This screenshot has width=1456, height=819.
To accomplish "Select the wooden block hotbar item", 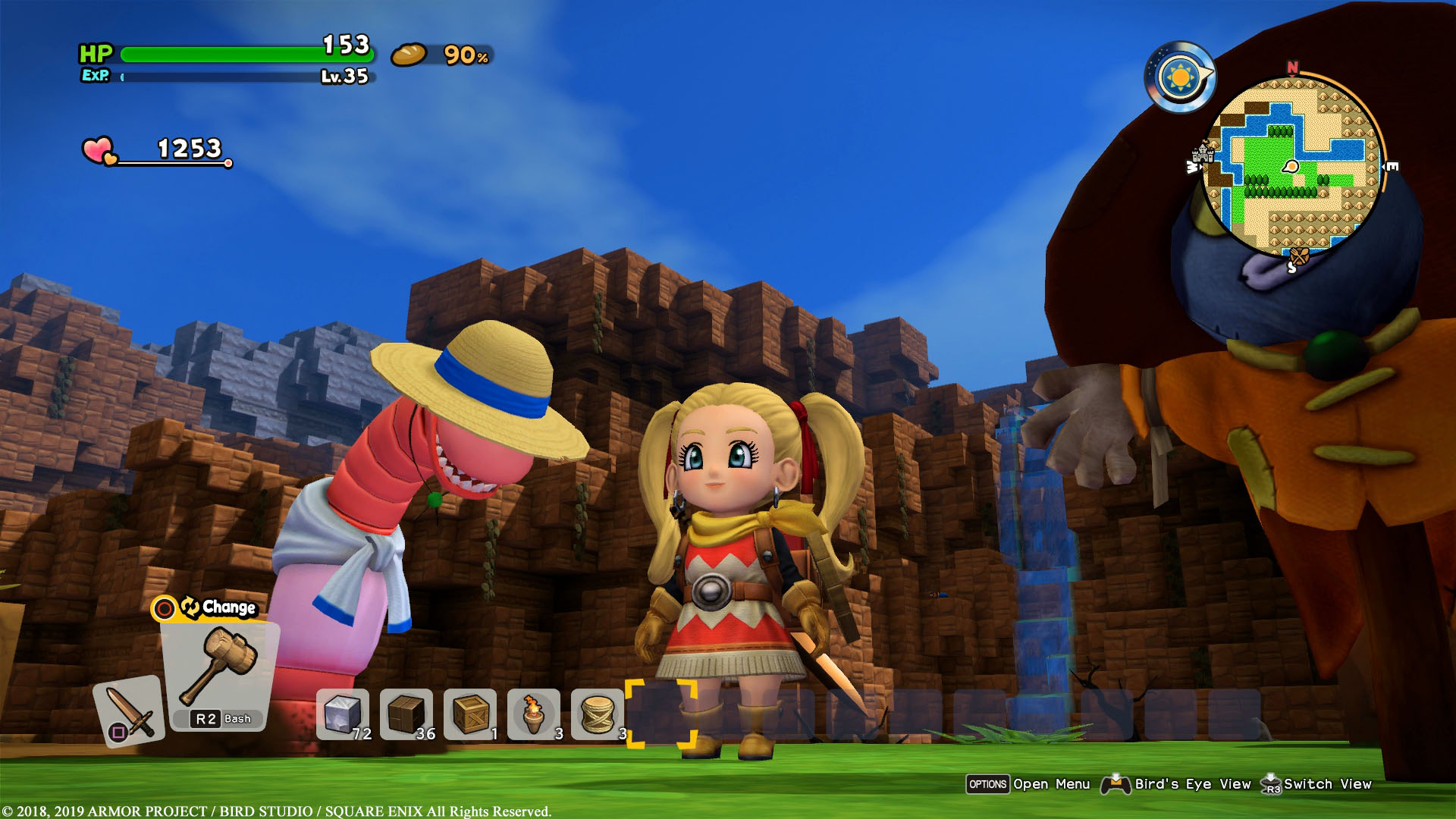I will (407, 713).
